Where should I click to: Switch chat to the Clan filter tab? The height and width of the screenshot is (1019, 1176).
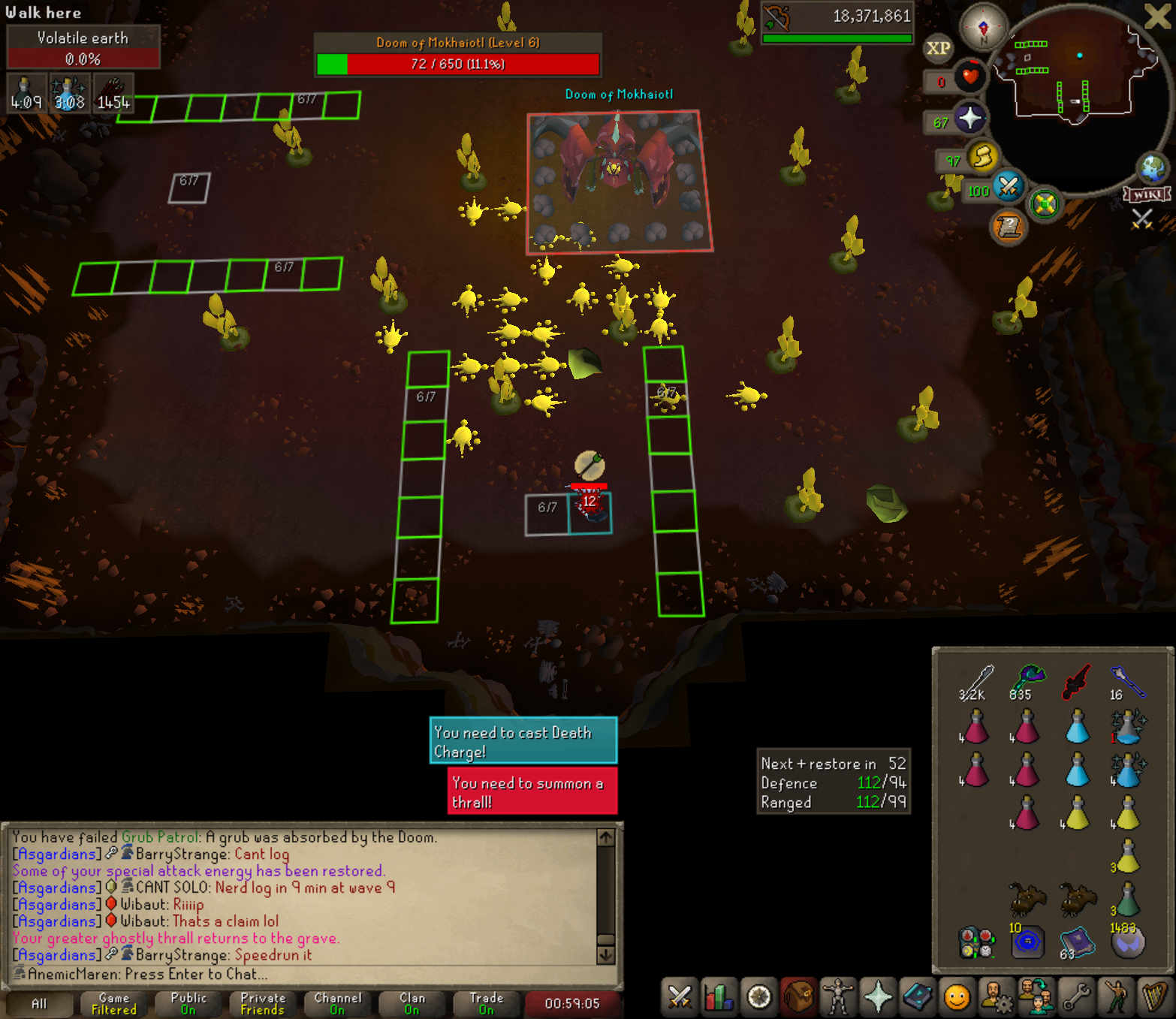coord(412,1003)
